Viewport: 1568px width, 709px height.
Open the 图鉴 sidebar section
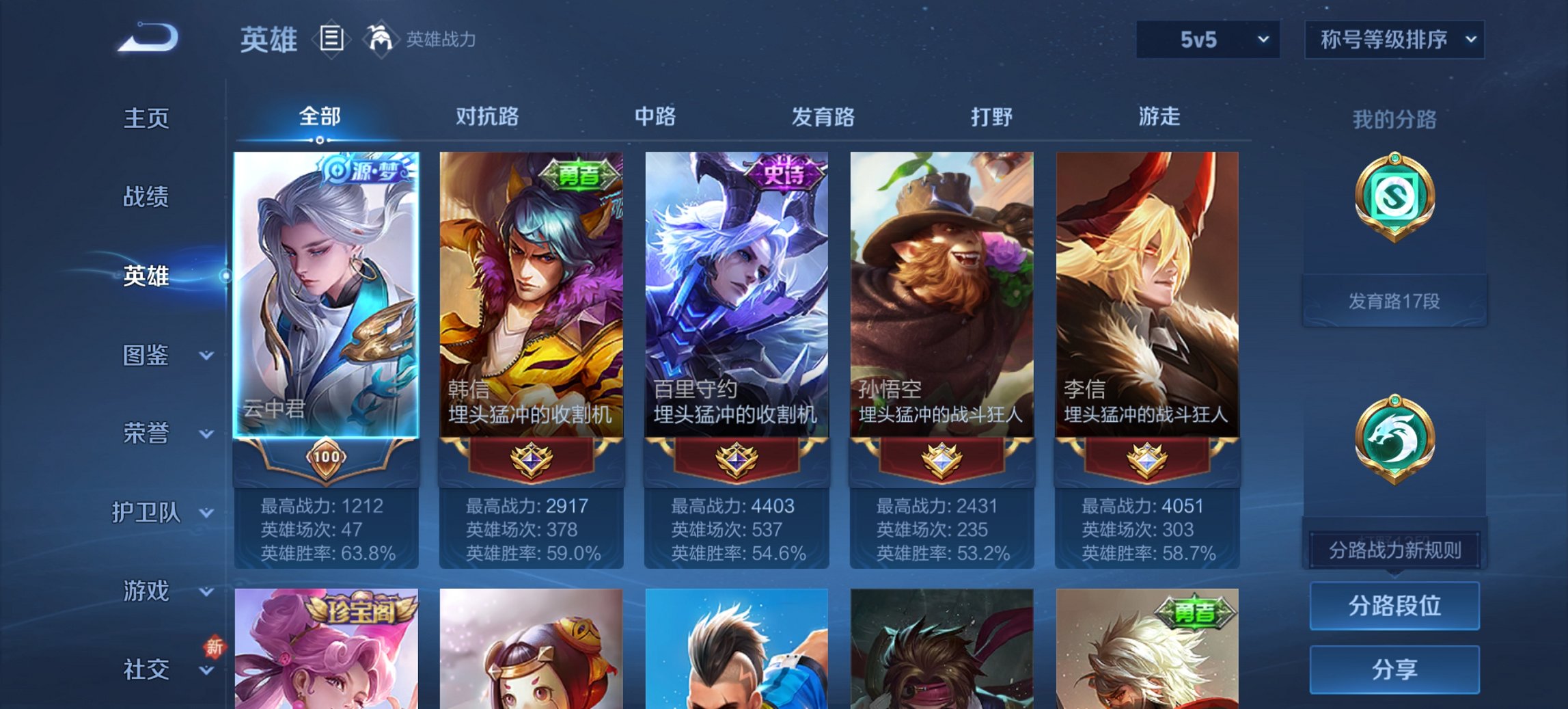point(146,356)
